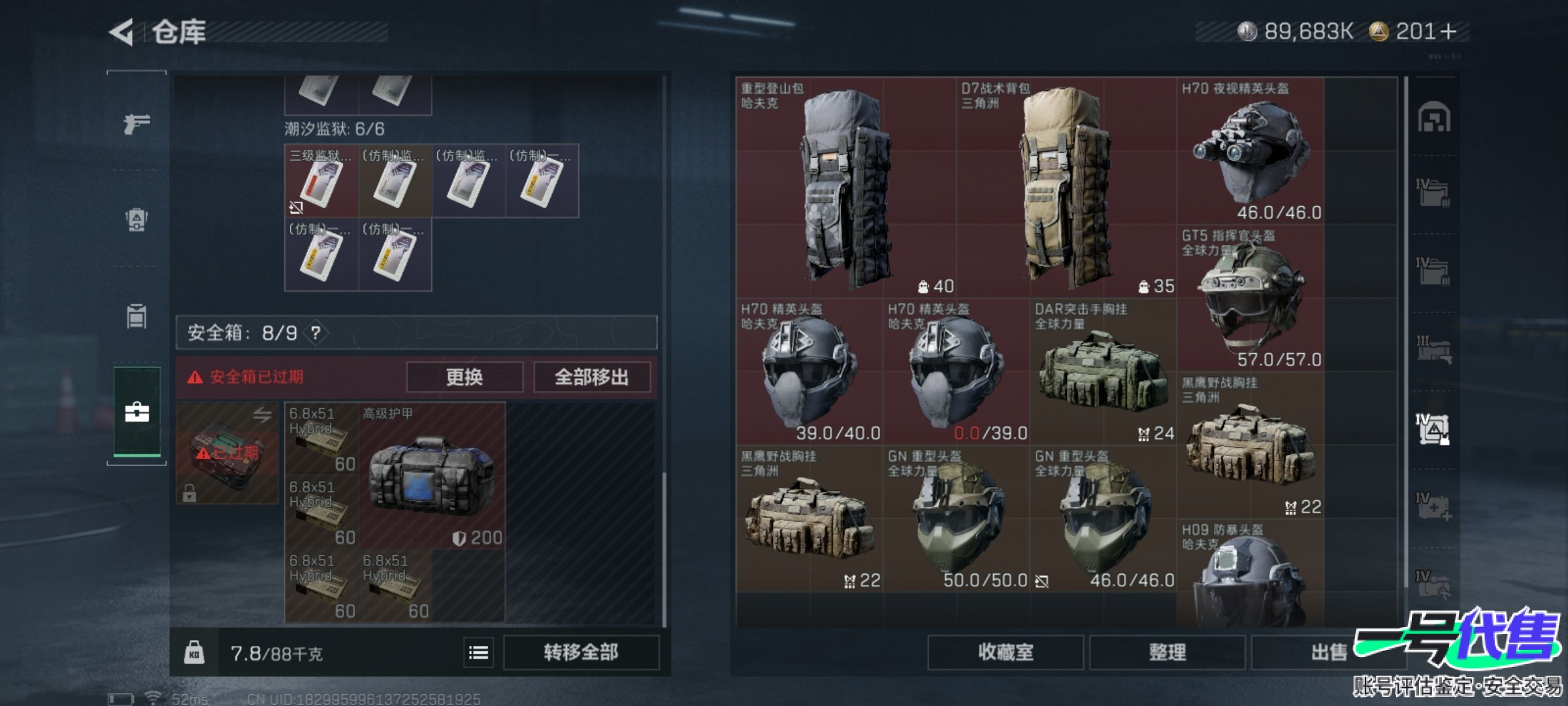Go back from the warehouse screen
Screen dimensions: 1568x706
tap(122, 32)
